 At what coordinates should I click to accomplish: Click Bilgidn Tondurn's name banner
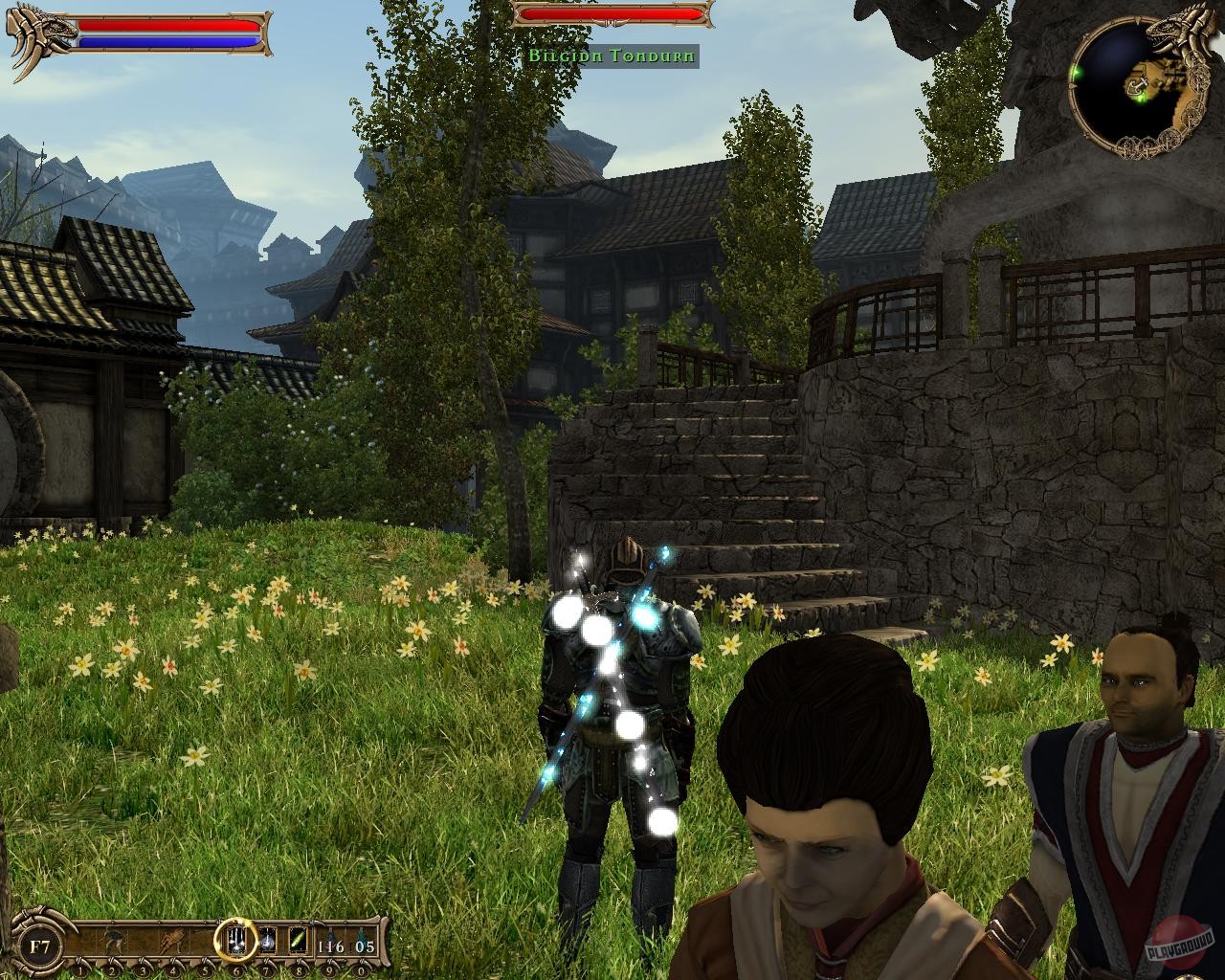click(611, 55)
